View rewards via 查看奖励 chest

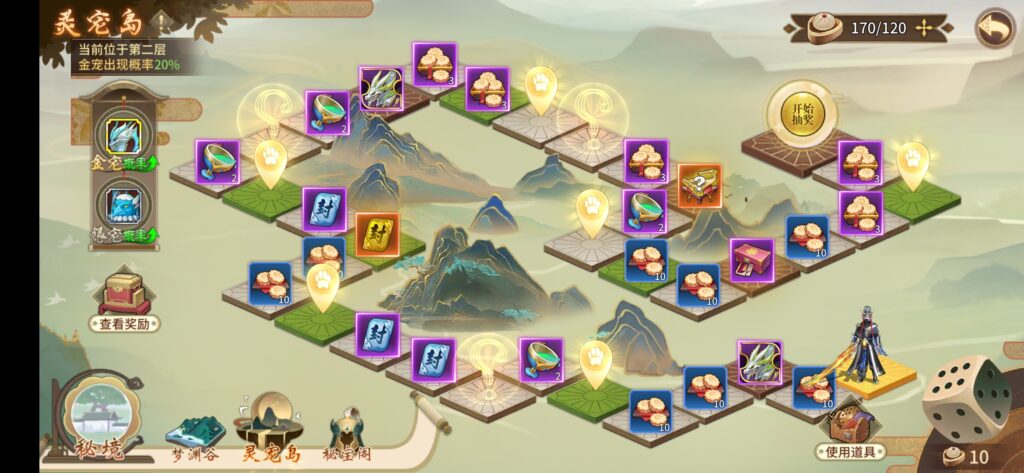pos(124,297)
